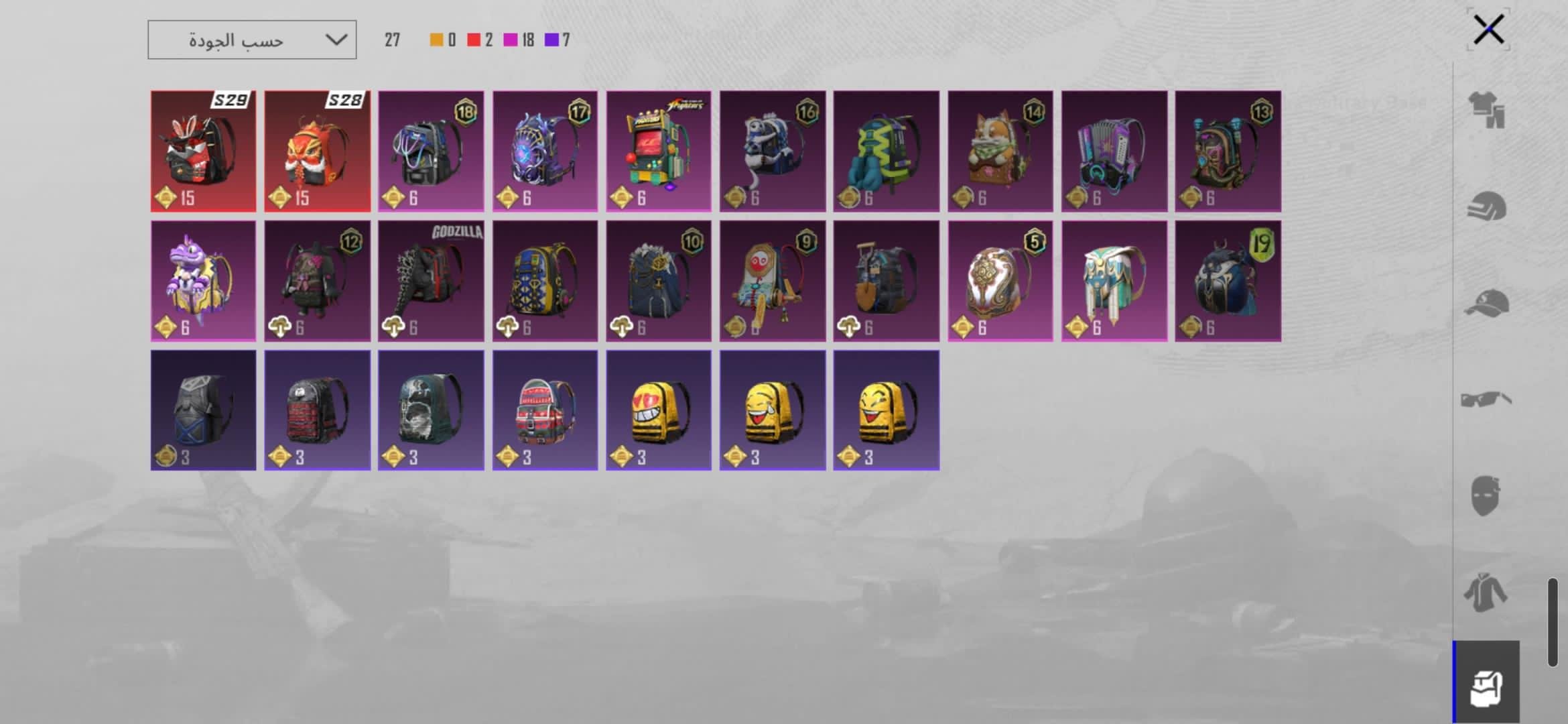This screenshot has height=724, width=1568.
Task: Open the glasses category tab
Action: pyautogui.click(x=1487, y=400)
